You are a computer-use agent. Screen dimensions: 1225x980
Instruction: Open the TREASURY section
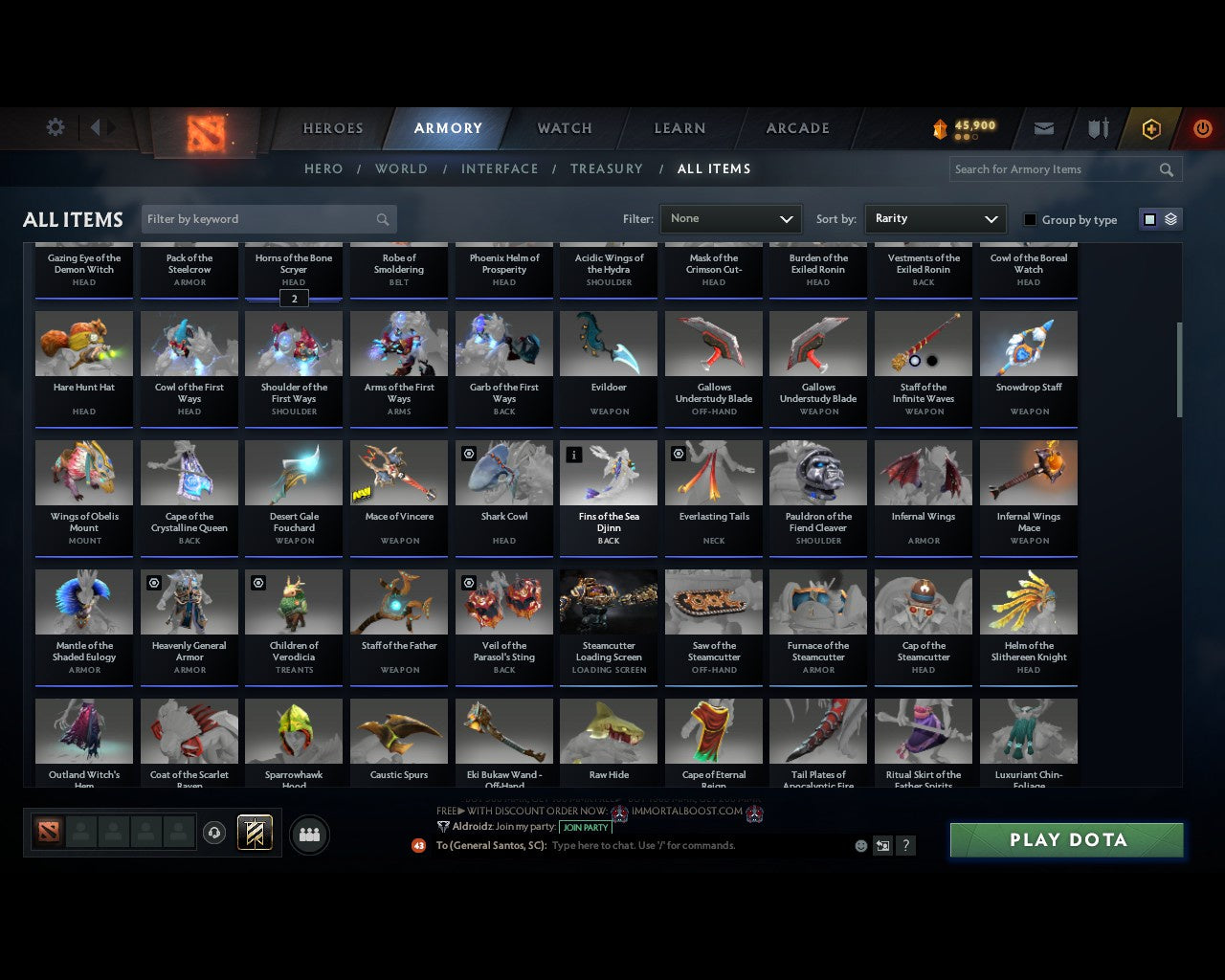[x=607, y=168]
